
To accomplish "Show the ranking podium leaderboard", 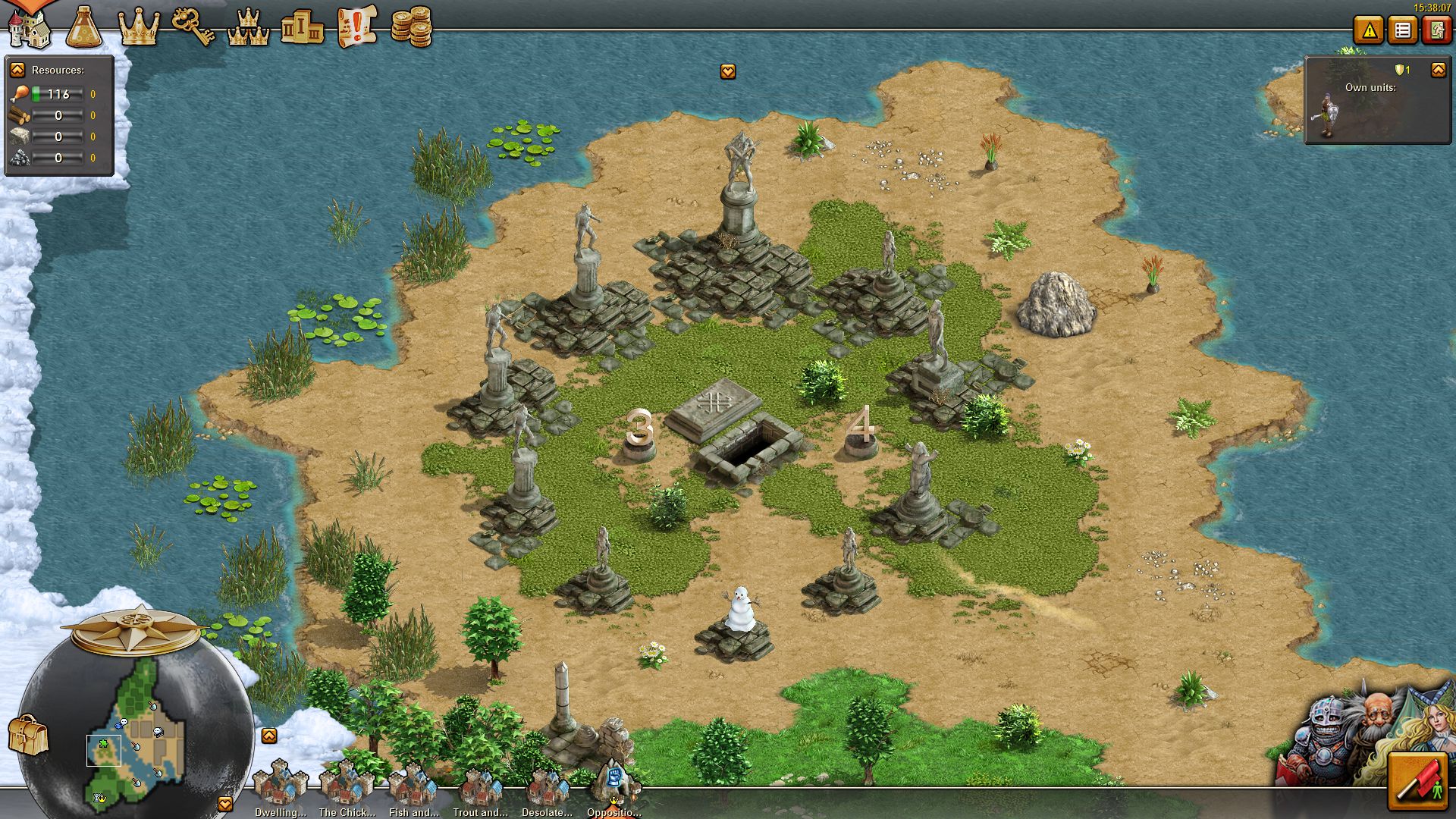I will pyautogui.click(x=302, y=28).
